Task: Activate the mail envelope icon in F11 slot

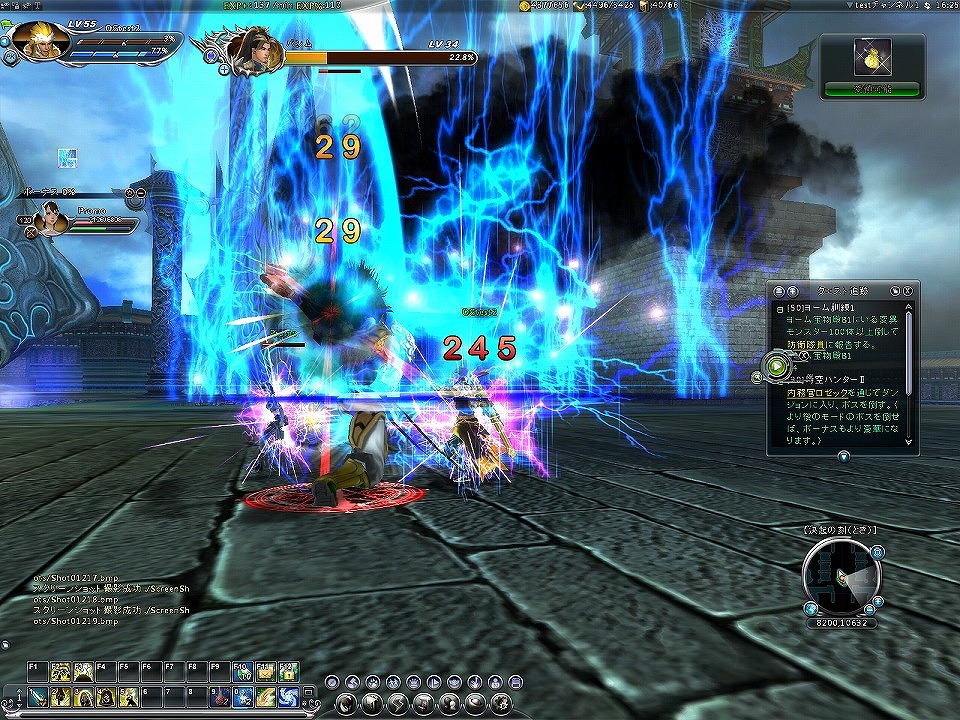Action: 264,672
